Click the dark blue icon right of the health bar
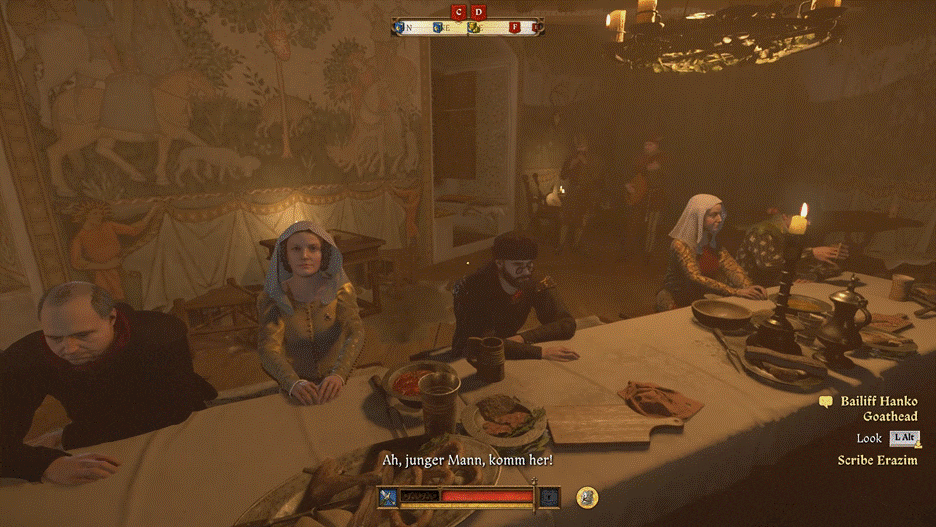 [549, 496]
